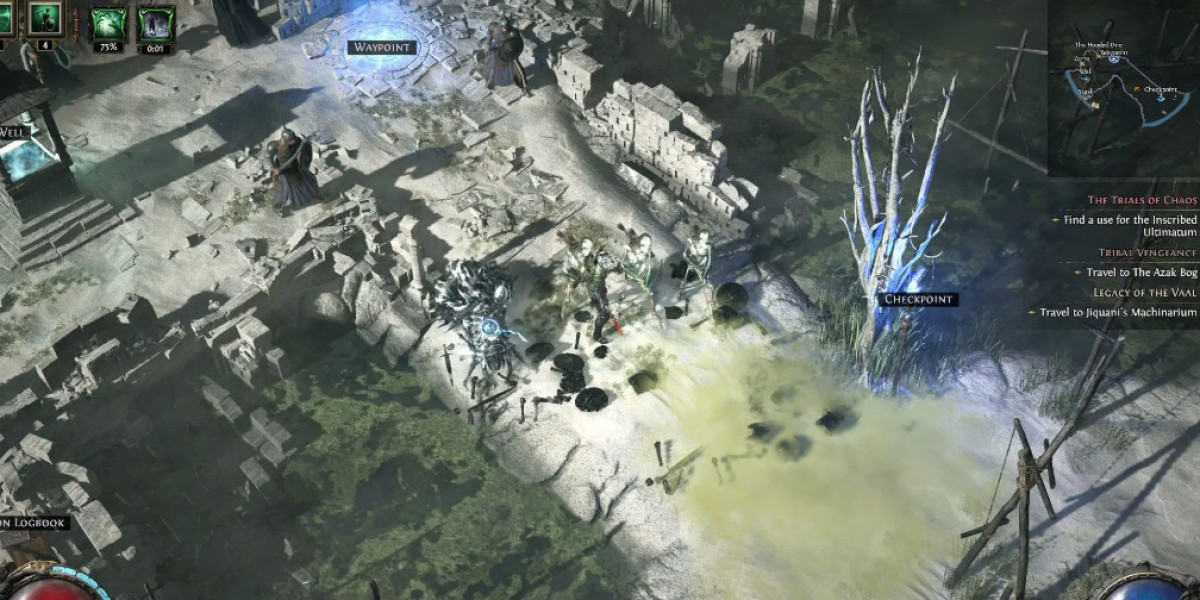Click the green buff icon showing 75%
Screen dimensions: 1200x600
click(x=109, y=23)
